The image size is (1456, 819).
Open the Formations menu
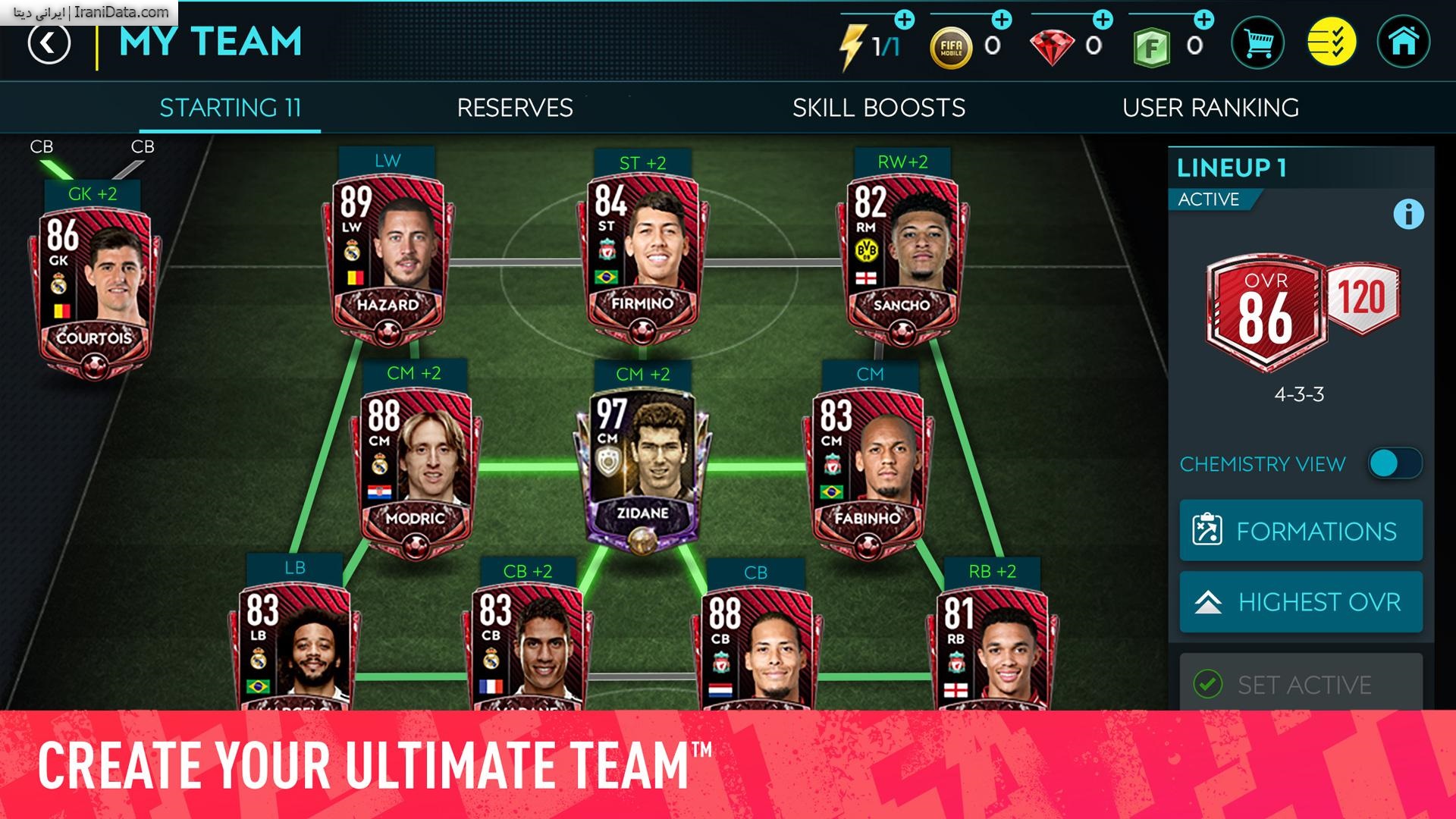click(1301, 531)
